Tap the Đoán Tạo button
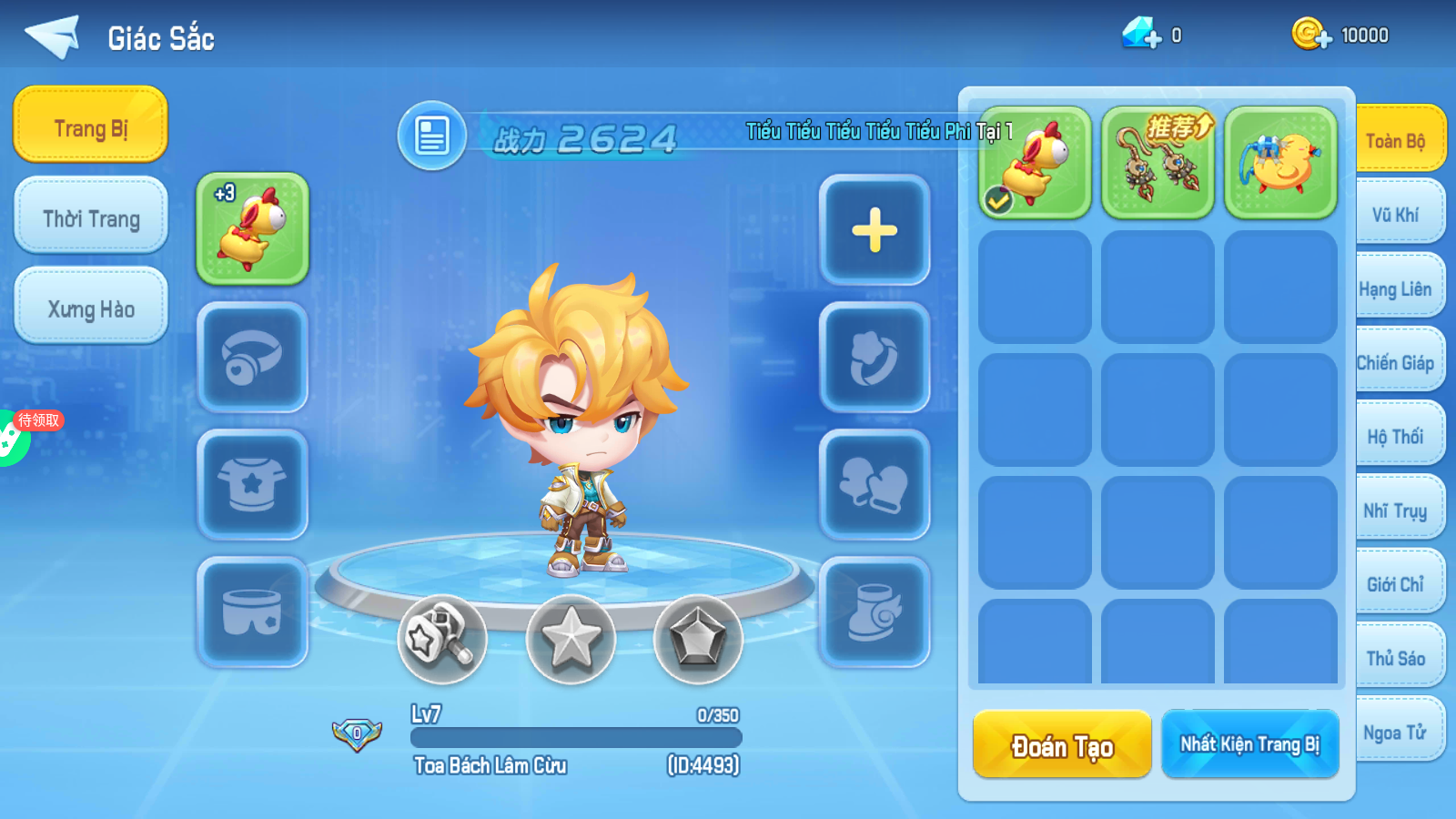 coord(1062,744)
